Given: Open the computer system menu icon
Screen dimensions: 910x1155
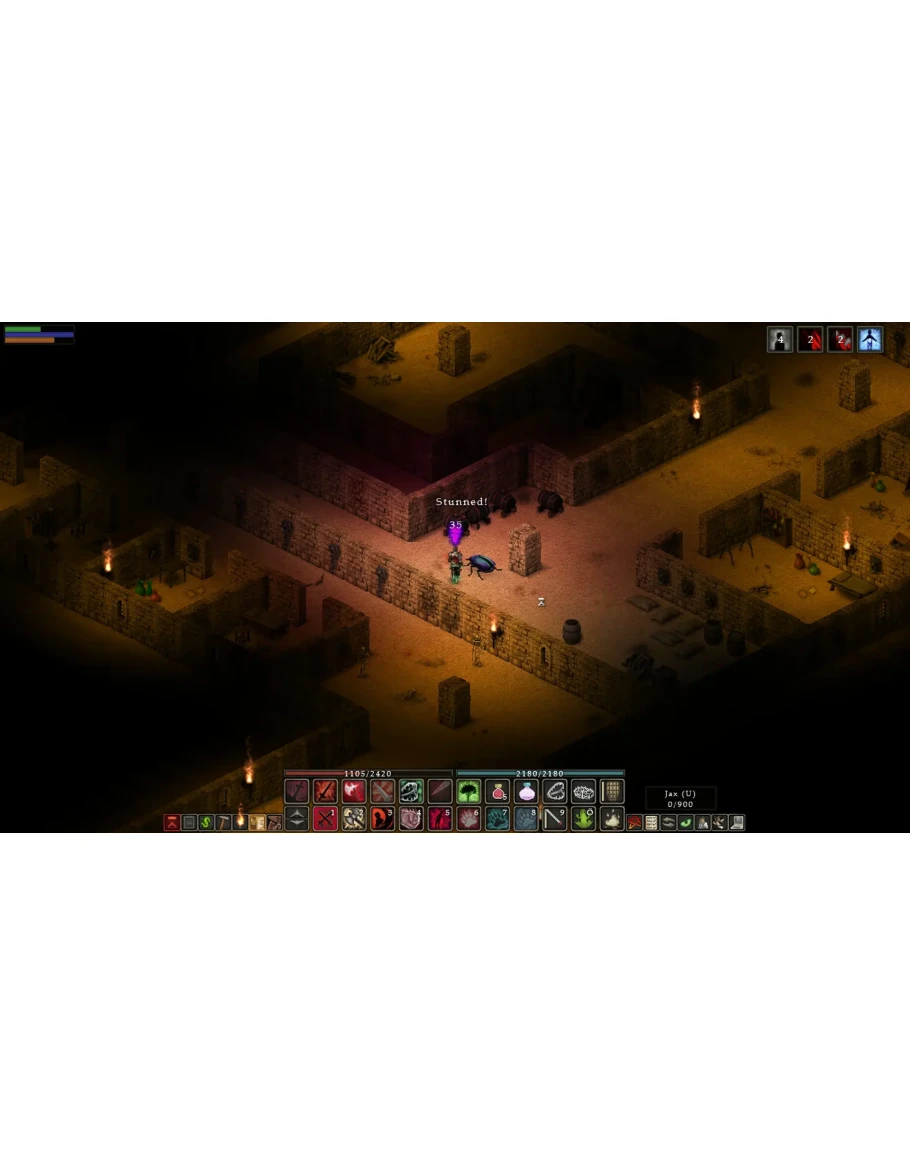Looking at the screenshot, I should 736,822.
